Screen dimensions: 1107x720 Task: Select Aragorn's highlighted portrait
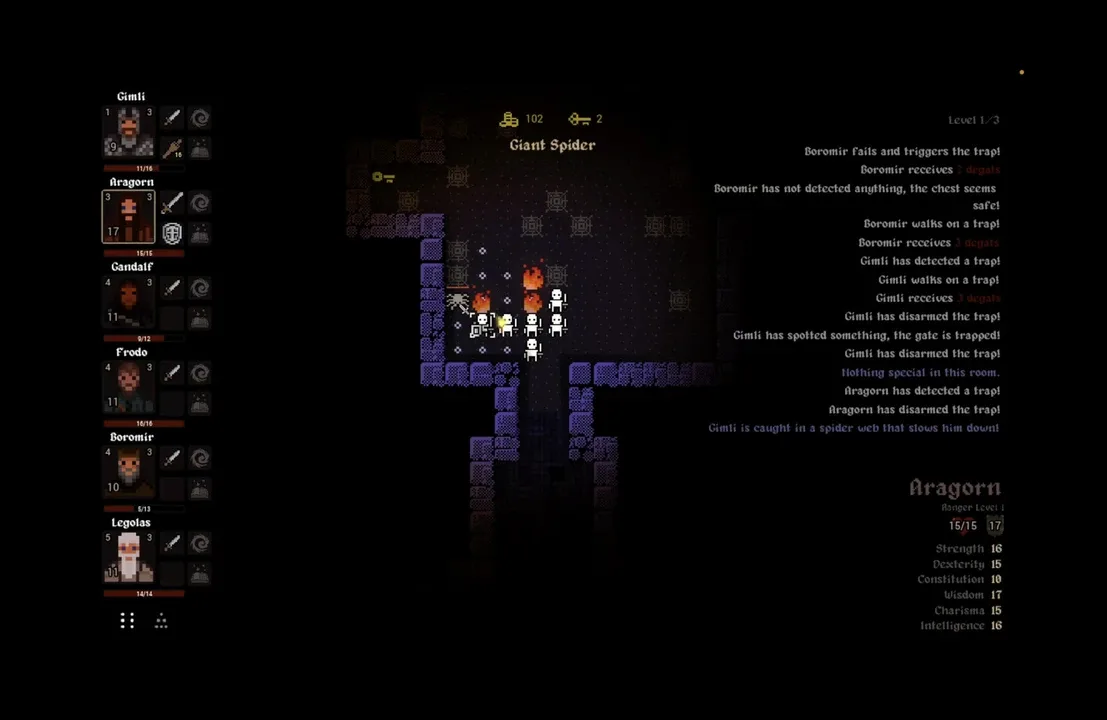coord(129,217)
